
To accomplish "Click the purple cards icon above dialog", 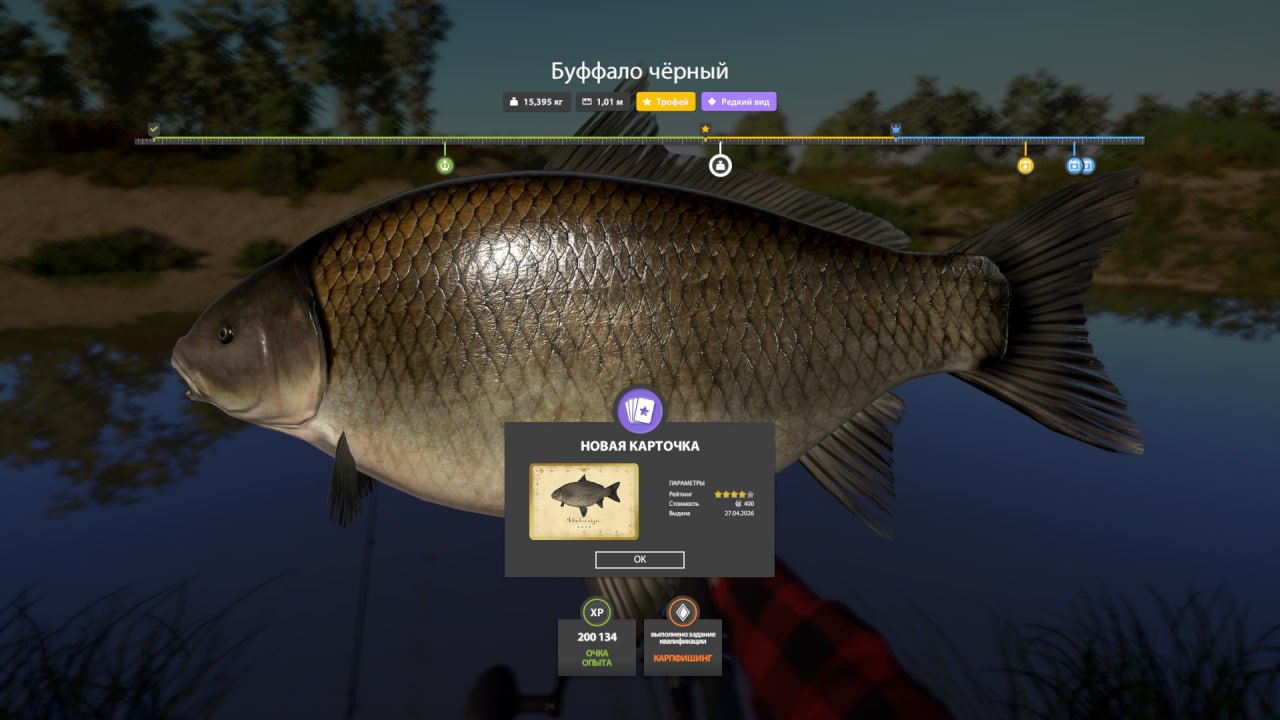I will [x=639, y=410].
